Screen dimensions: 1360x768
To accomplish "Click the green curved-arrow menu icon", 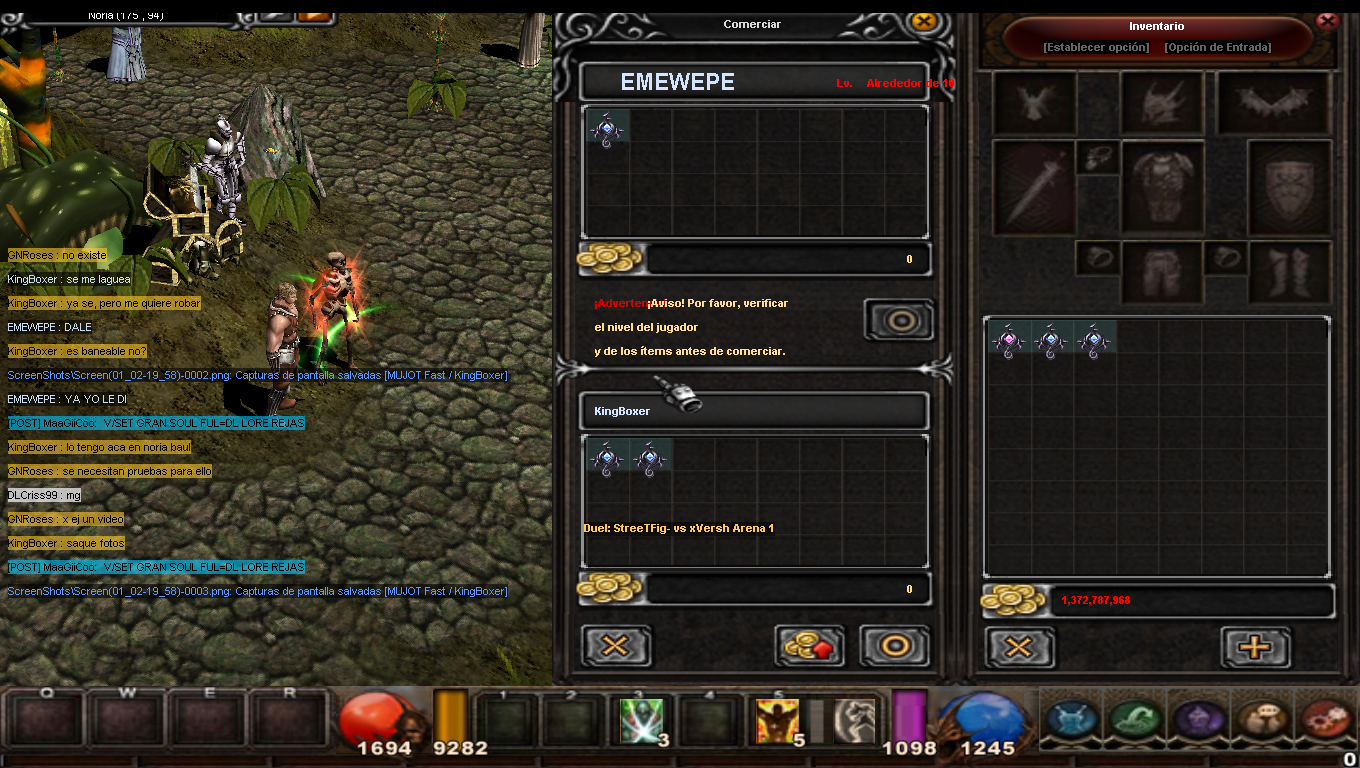I will (1135, 718).
